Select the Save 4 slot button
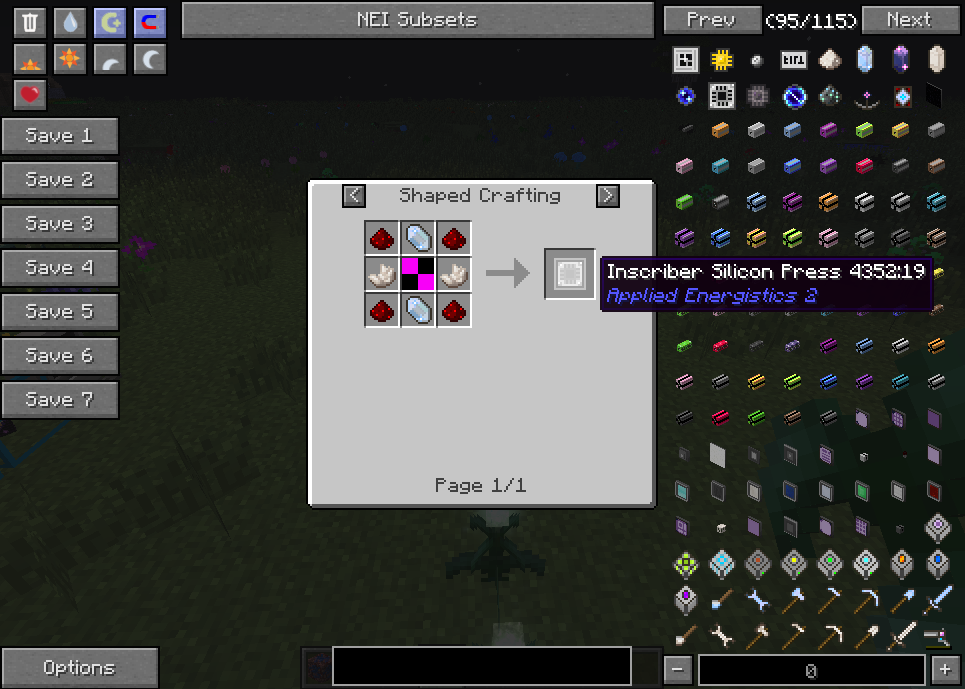This screenshot has width=965, height=689. pos(60,268)
